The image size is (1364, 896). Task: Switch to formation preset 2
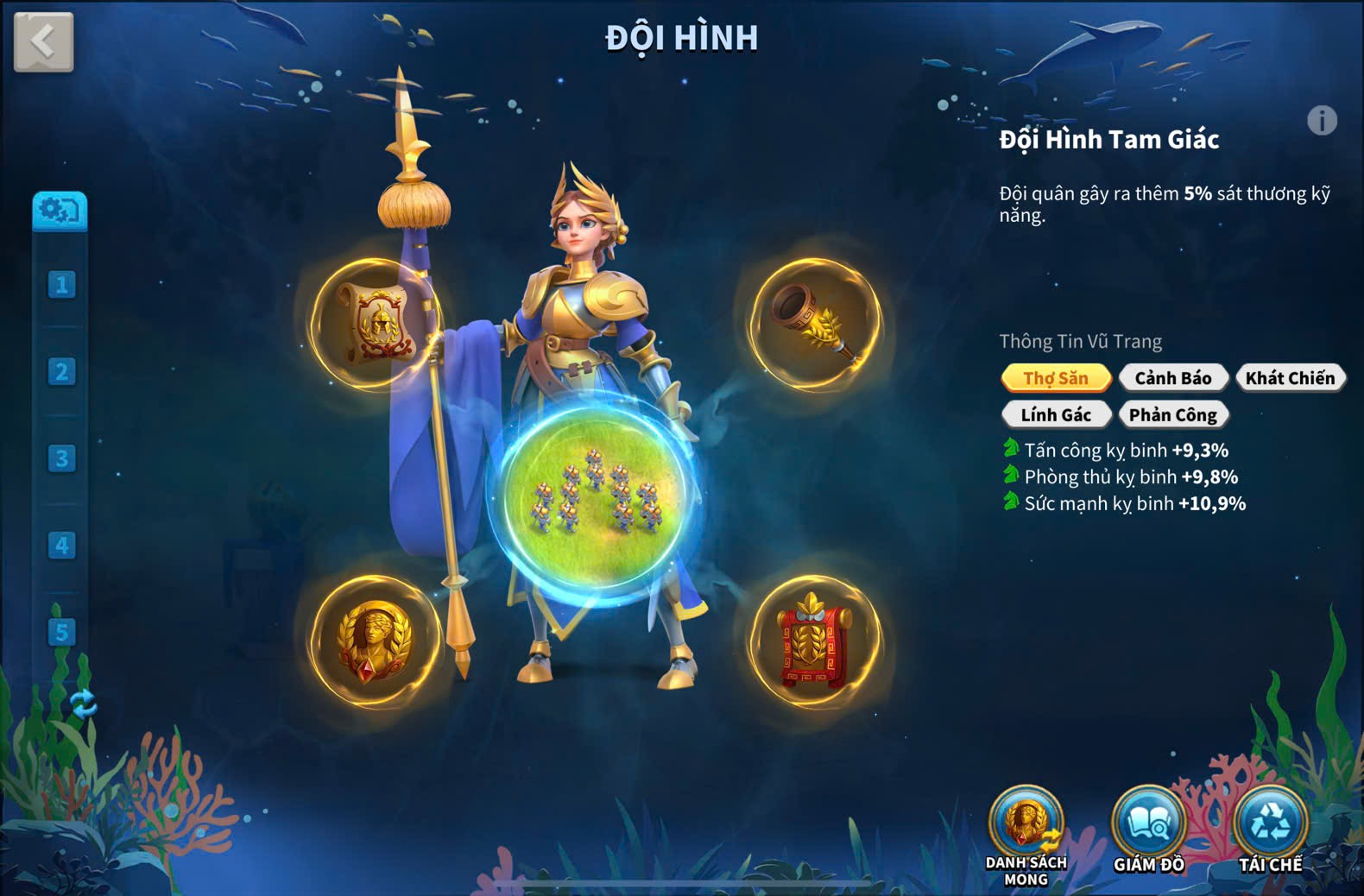61,372
